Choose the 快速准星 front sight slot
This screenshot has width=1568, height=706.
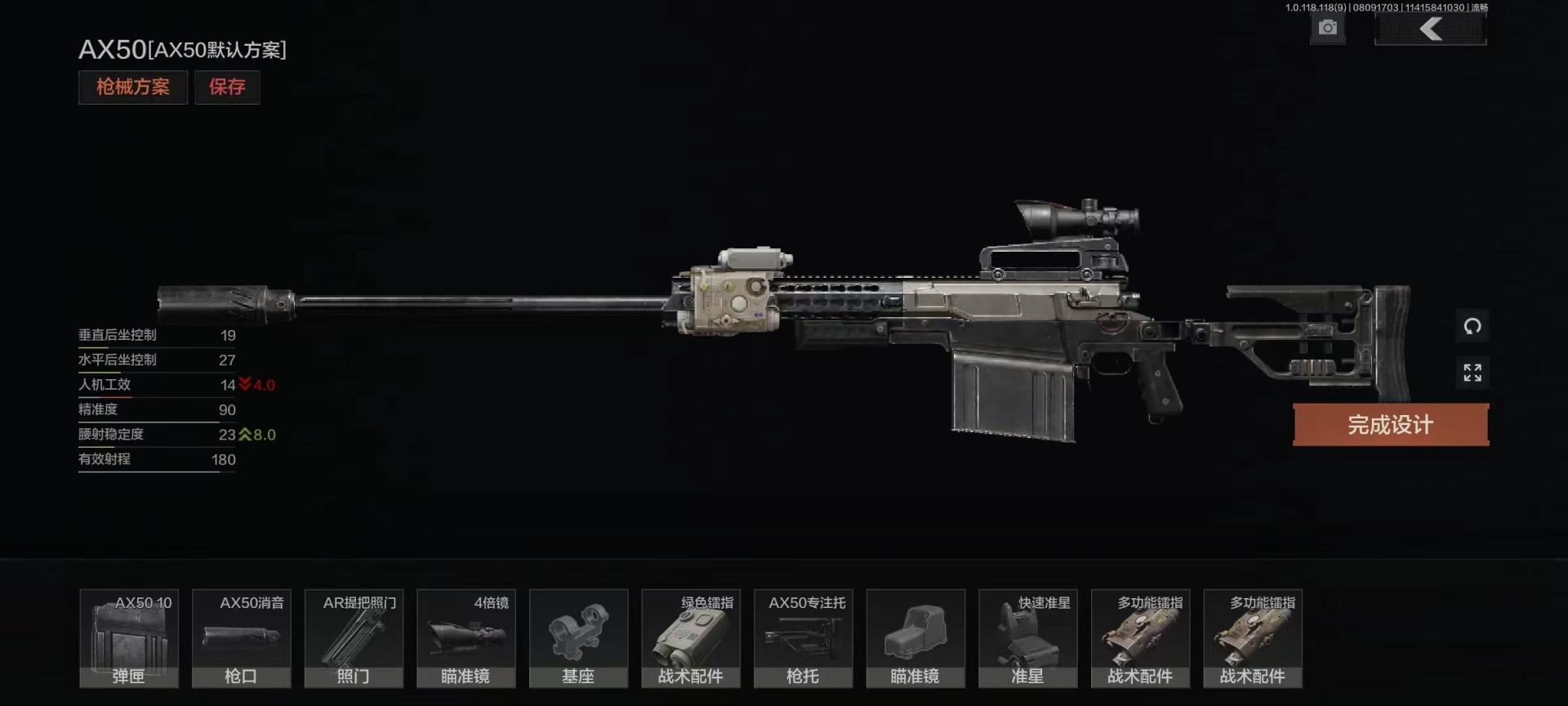(1028, 639)
